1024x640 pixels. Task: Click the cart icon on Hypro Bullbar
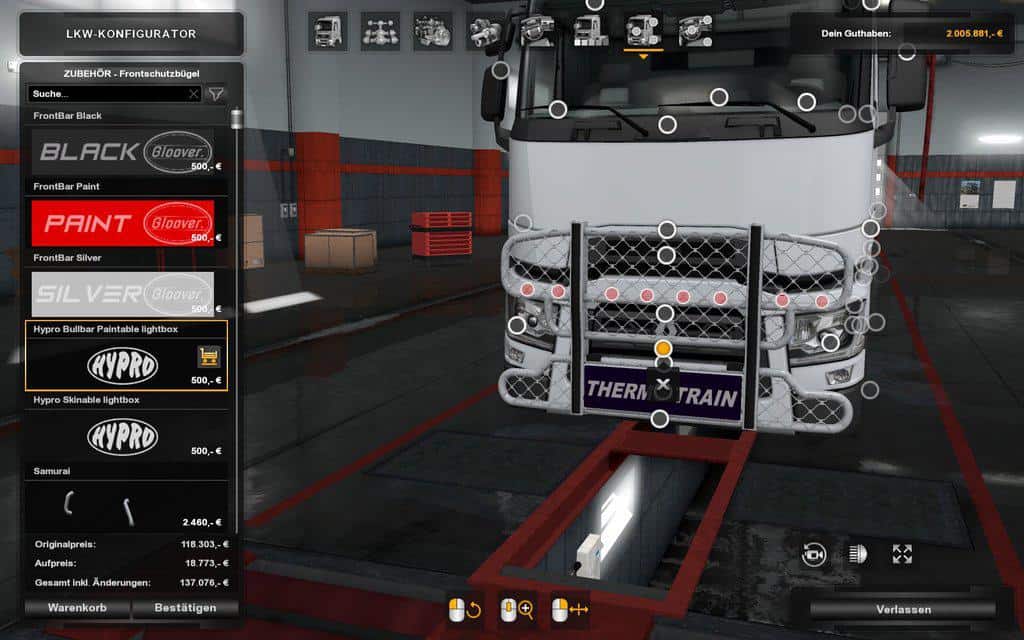click(x=209, y=355)
